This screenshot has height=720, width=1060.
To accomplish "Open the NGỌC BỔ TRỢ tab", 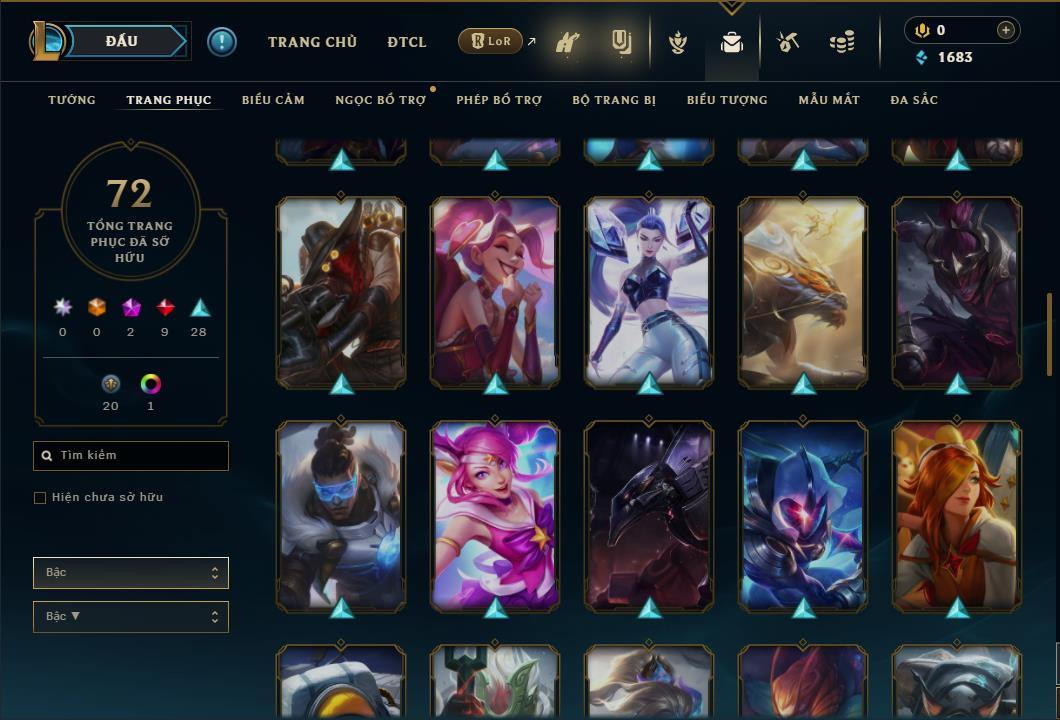I will click(380, 100).
